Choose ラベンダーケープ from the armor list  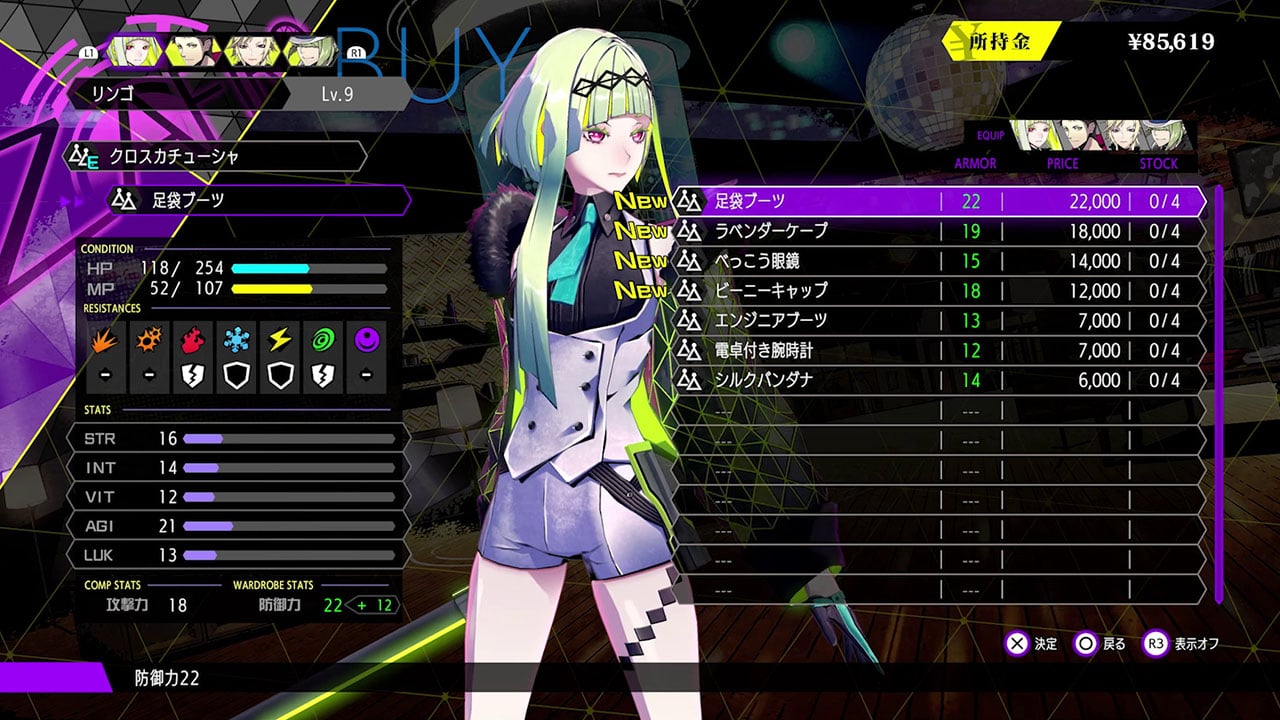coord(938,231)
